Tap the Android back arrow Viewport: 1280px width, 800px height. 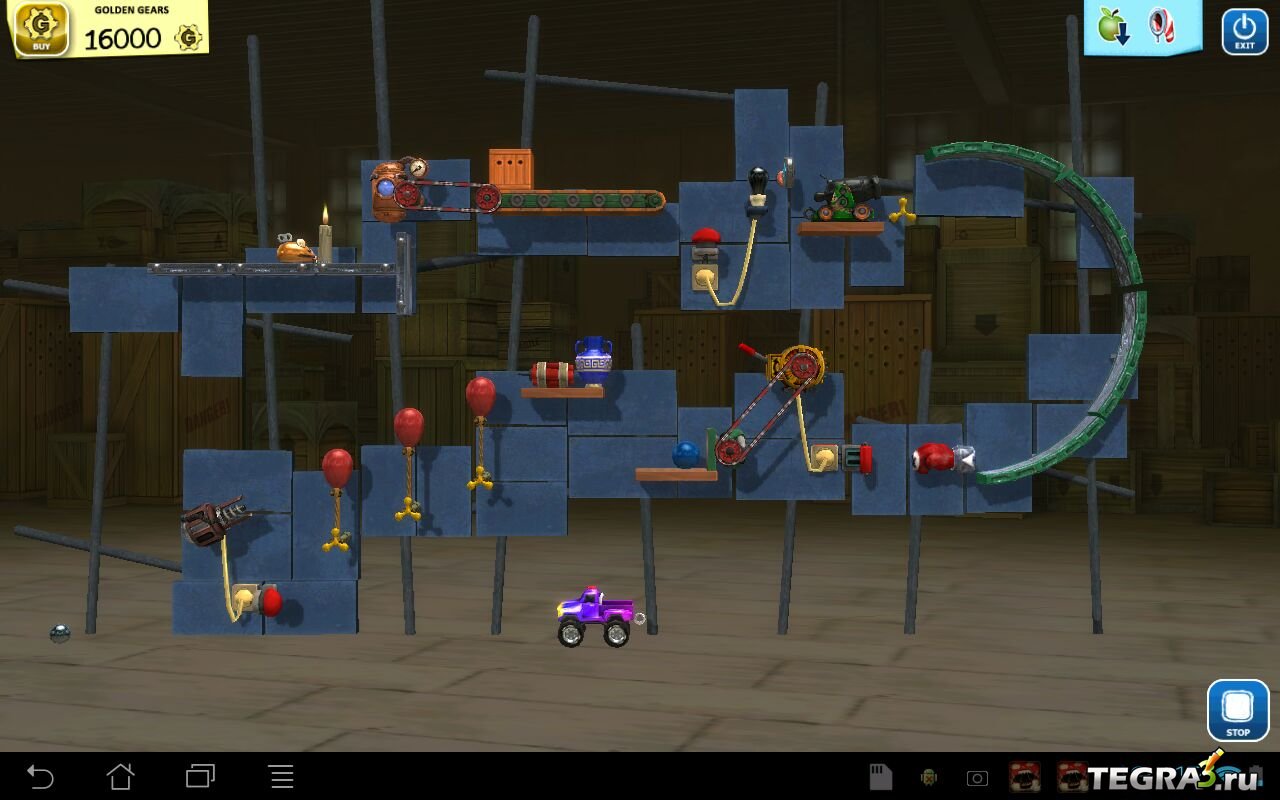(x=40, y=776)
